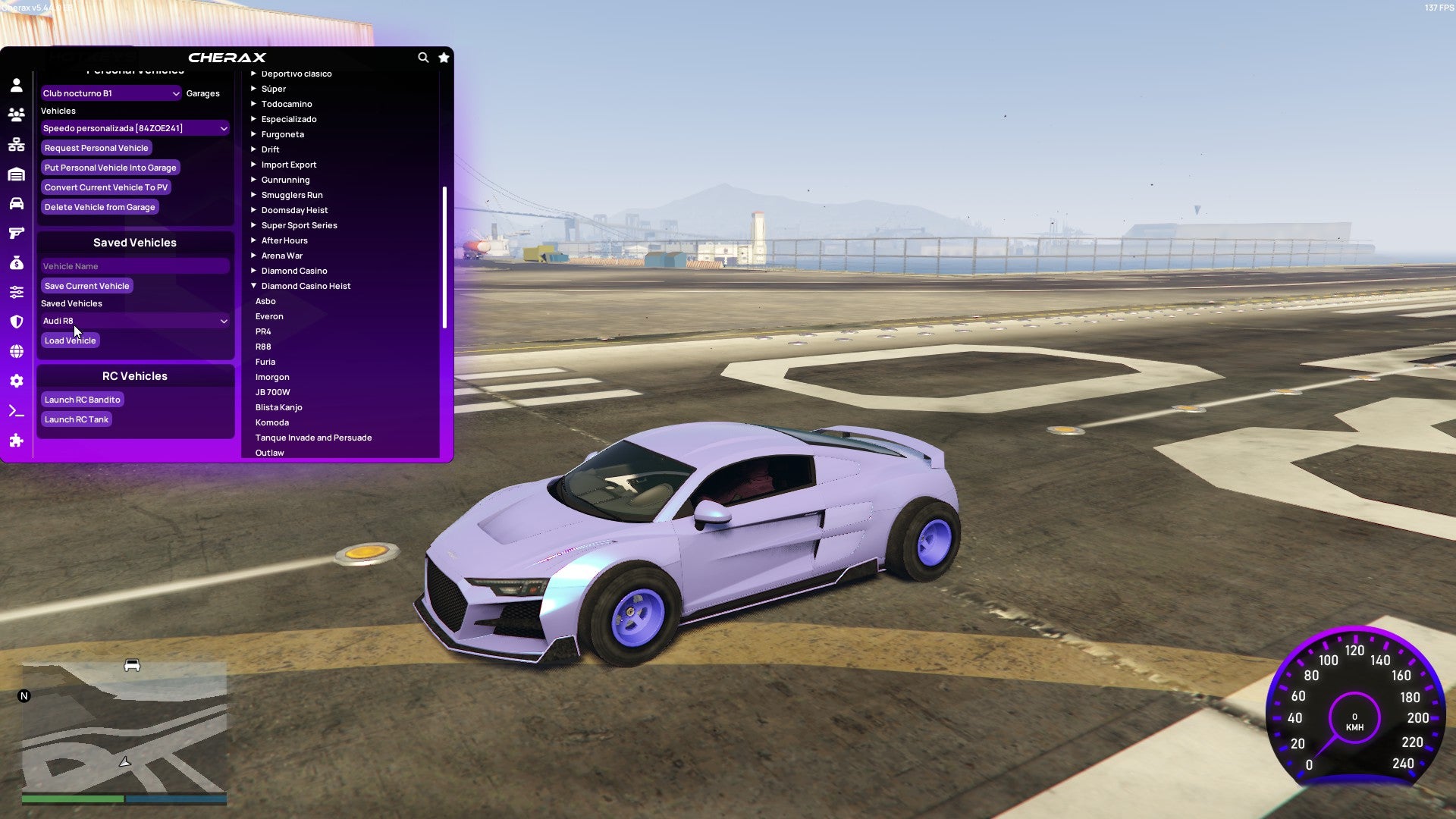Select Imorgon from the vehicle list
The image size is (1456, 819).
273,377
